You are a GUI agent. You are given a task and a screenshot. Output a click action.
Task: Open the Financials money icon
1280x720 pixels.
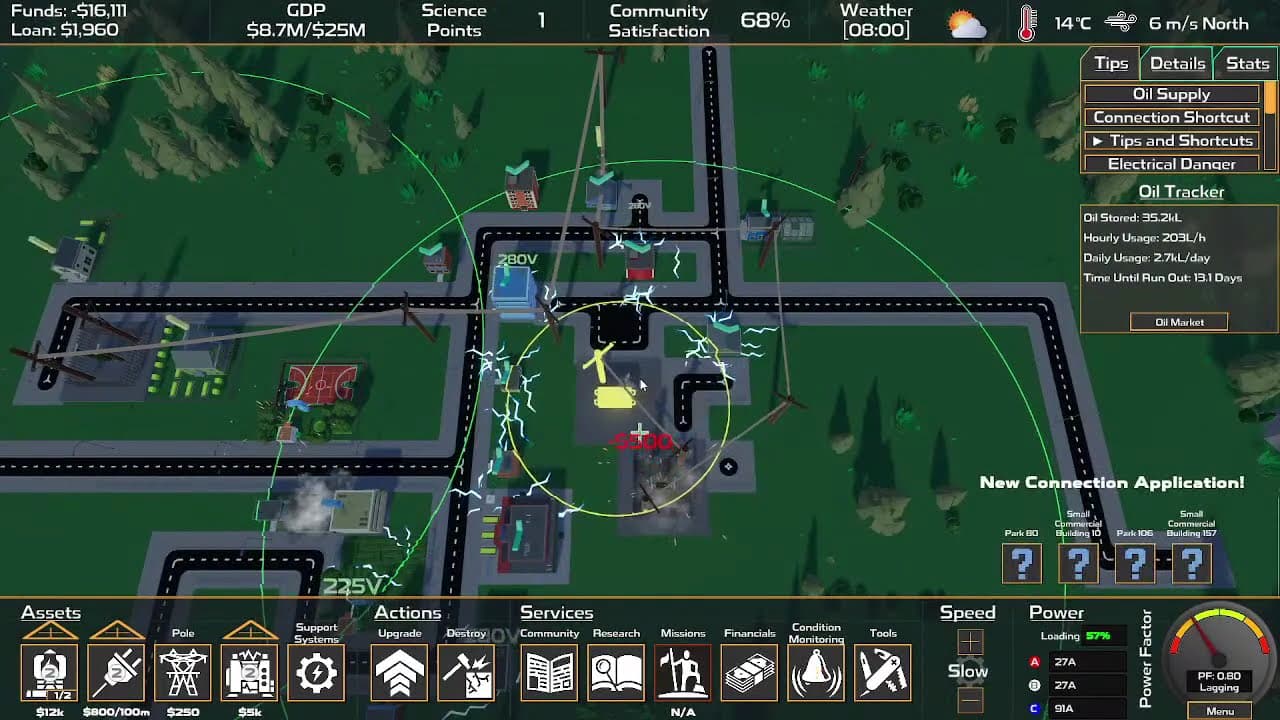749,673
